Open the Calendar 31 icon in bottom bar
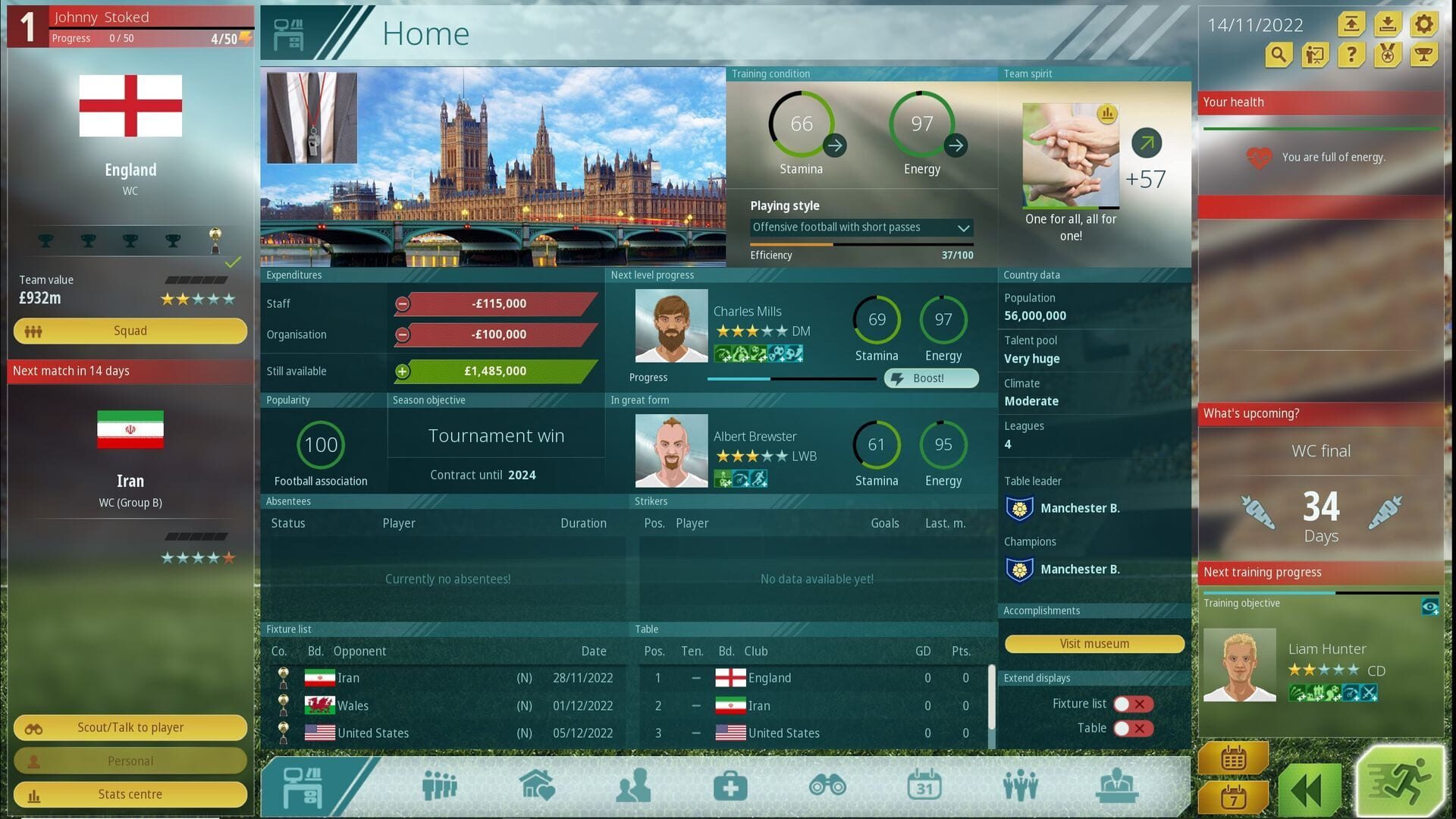This screenshot has width=1456, height=819. [925, 785]
